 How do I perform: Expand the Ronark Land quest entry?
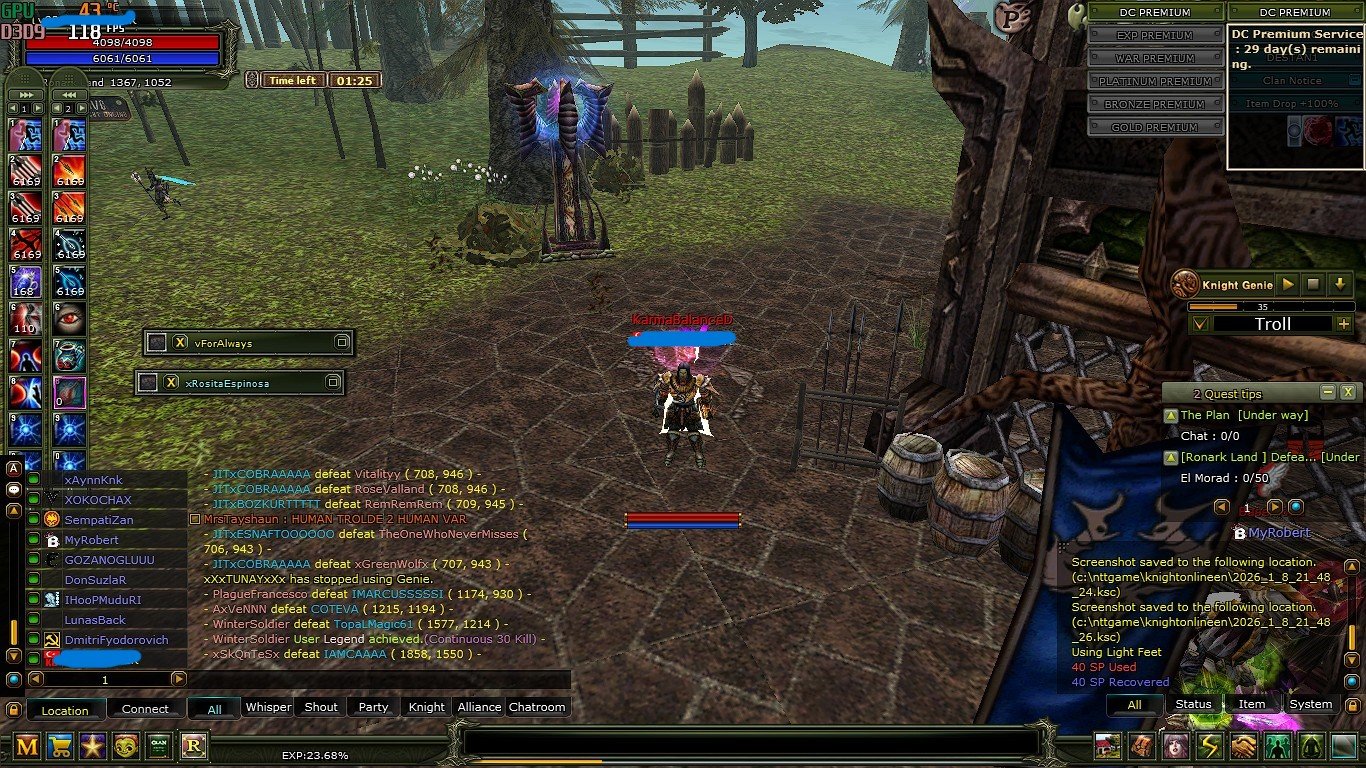[1172, 457]
